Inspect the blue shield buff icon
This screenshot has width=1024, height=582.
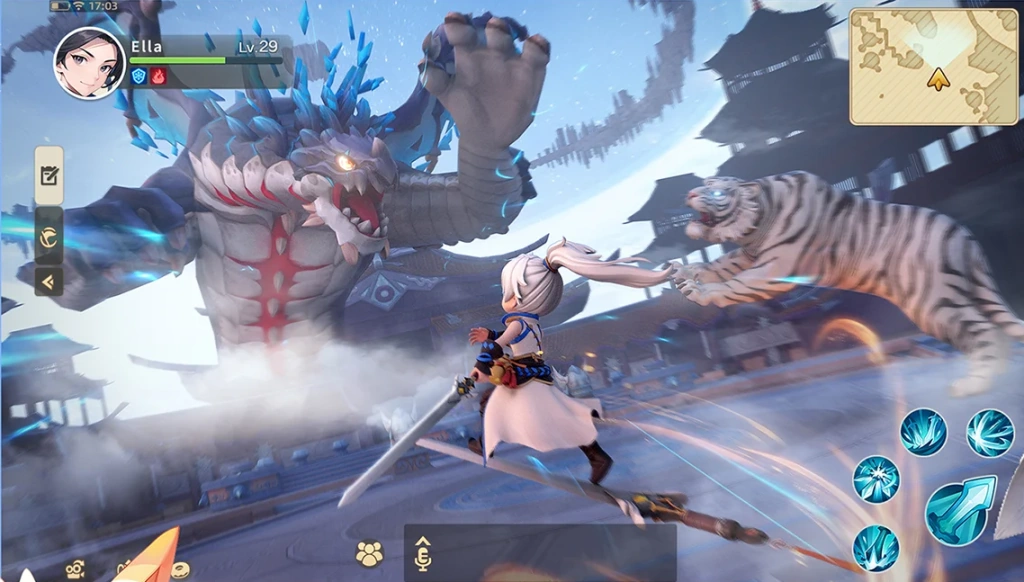pyautogui.click(x=139, y=76)
